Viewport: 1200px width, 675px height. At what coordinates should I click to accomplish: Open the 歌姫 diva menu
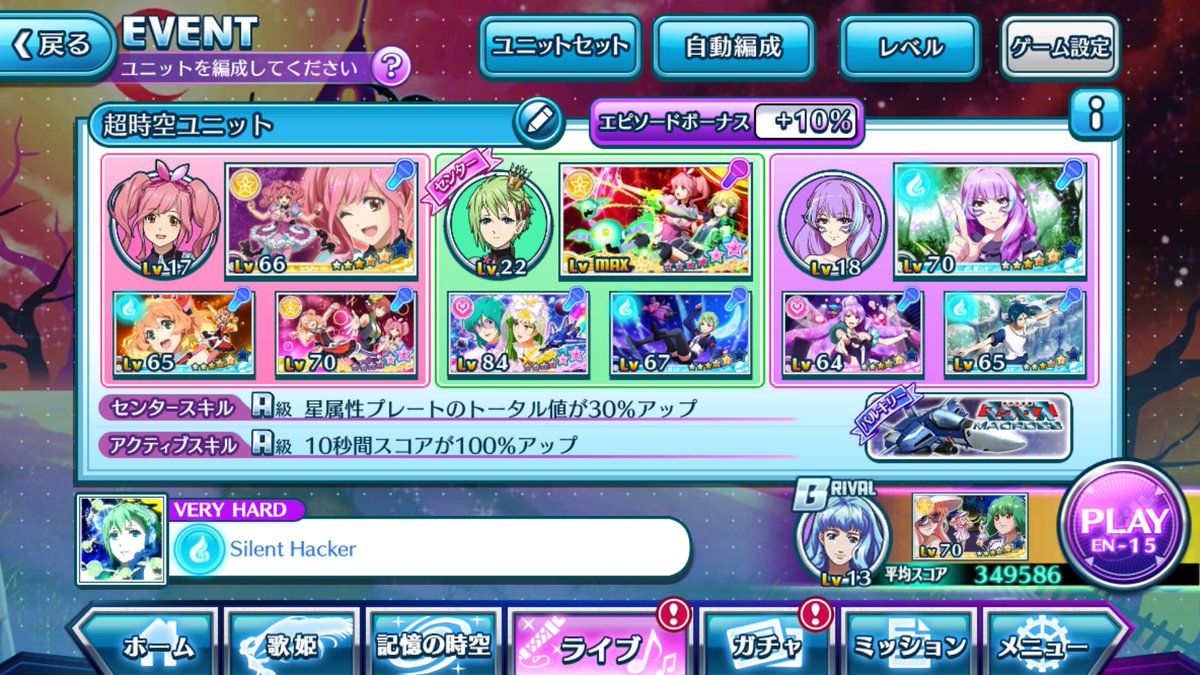pos(293,645)
